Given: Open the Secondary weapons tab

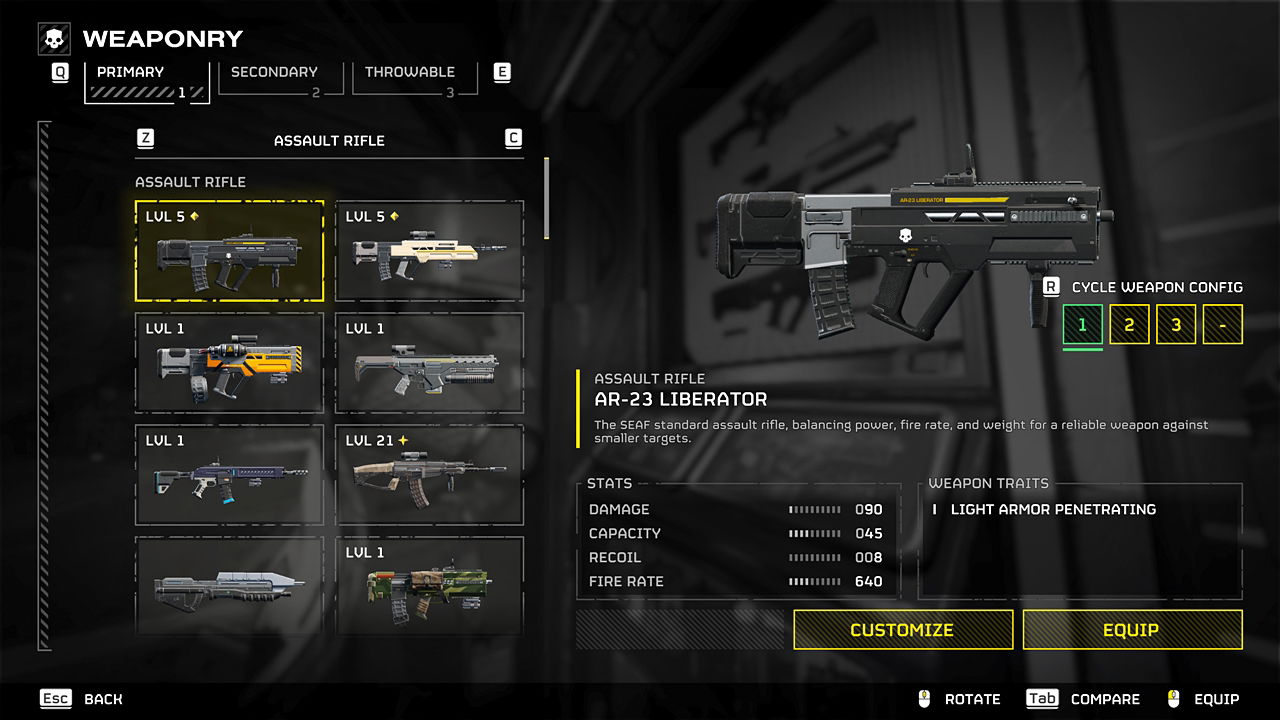Looking at the screenshot, I should point(274,78).
